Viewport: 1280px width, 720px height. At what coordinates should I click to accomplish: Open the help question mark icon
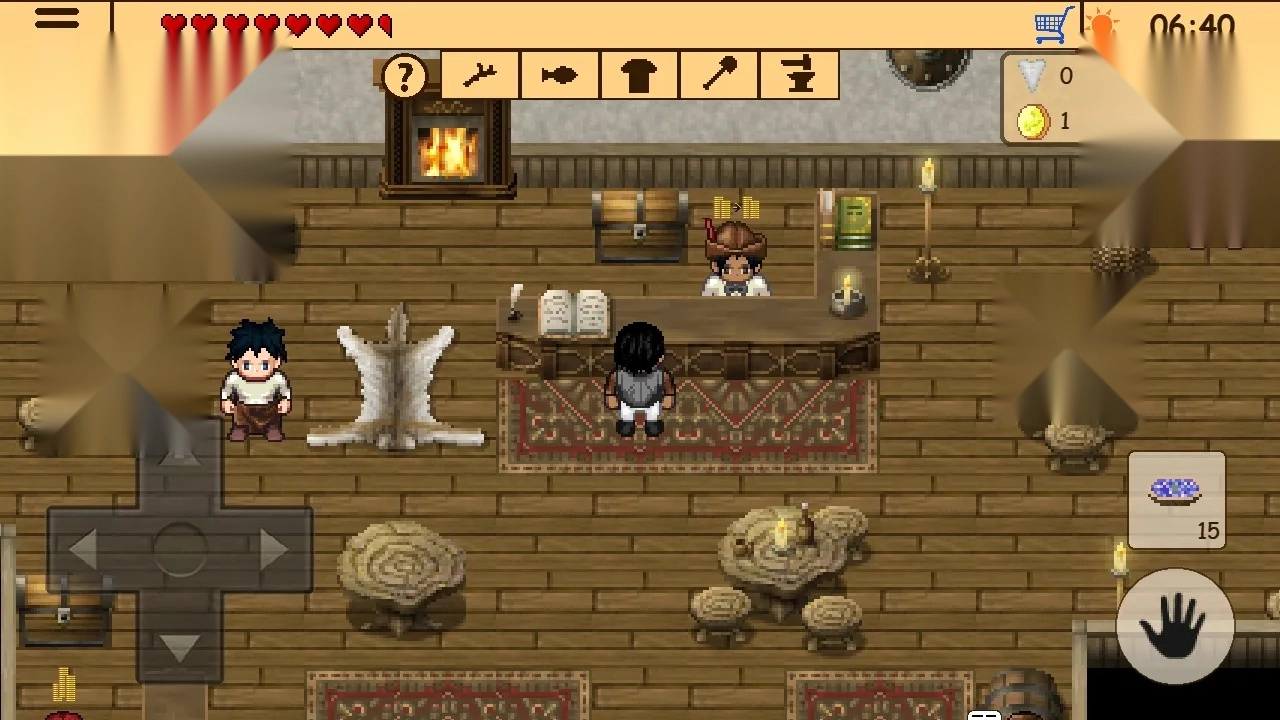coord(404,75)
